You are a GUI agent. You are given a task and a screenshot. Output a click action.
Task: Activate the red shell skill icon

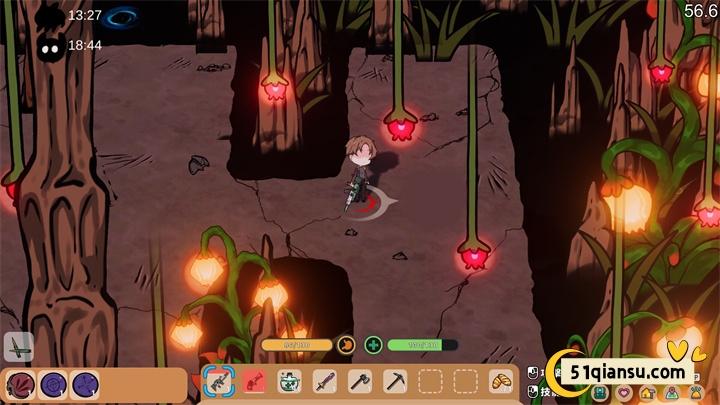pos(20,384)
